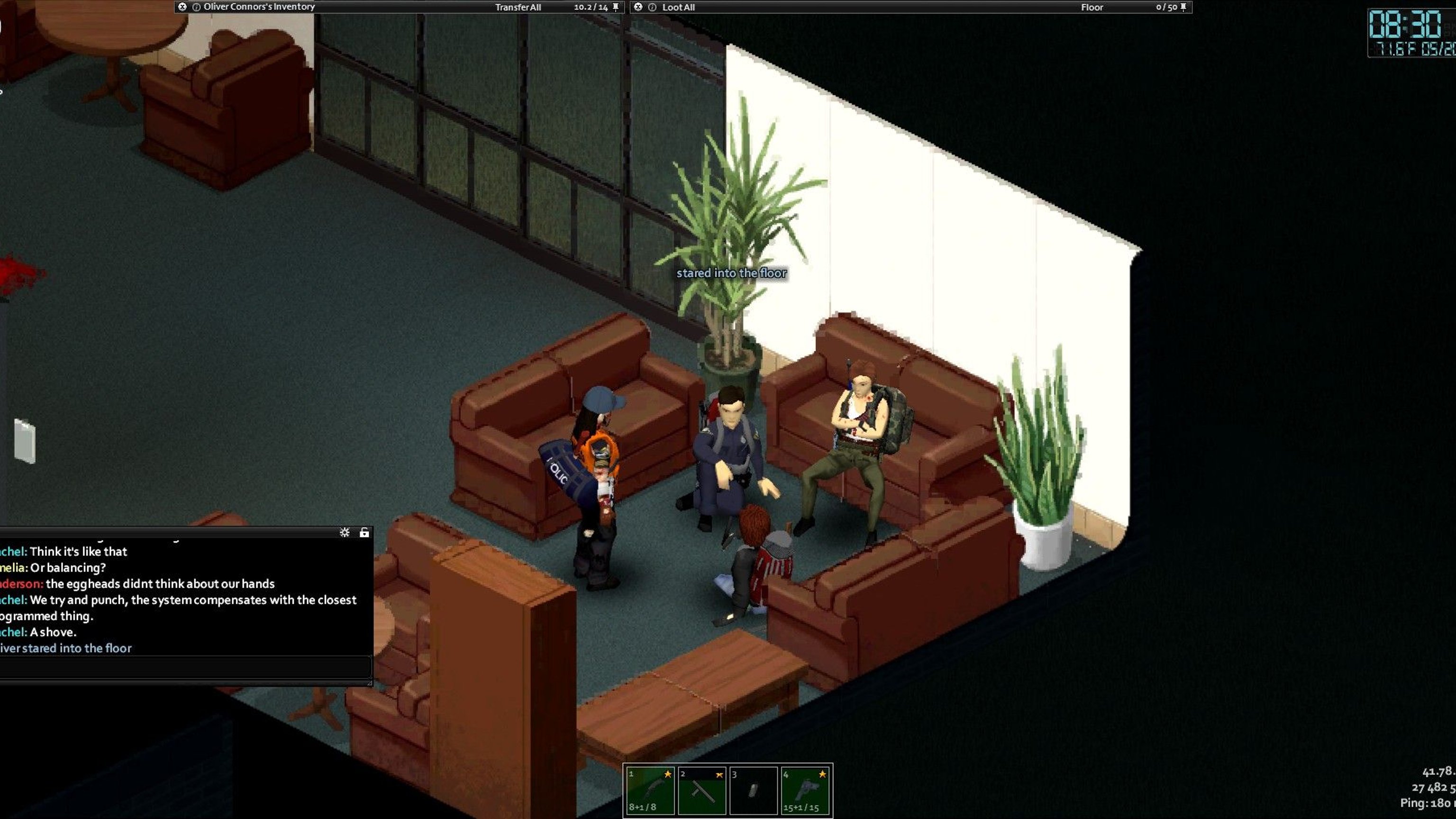The height and width of the screenshot is (819, 1456).
Task: Show info for Oliver Connors's Inventory
Action: pyautogui.click(x=196, y=8)
